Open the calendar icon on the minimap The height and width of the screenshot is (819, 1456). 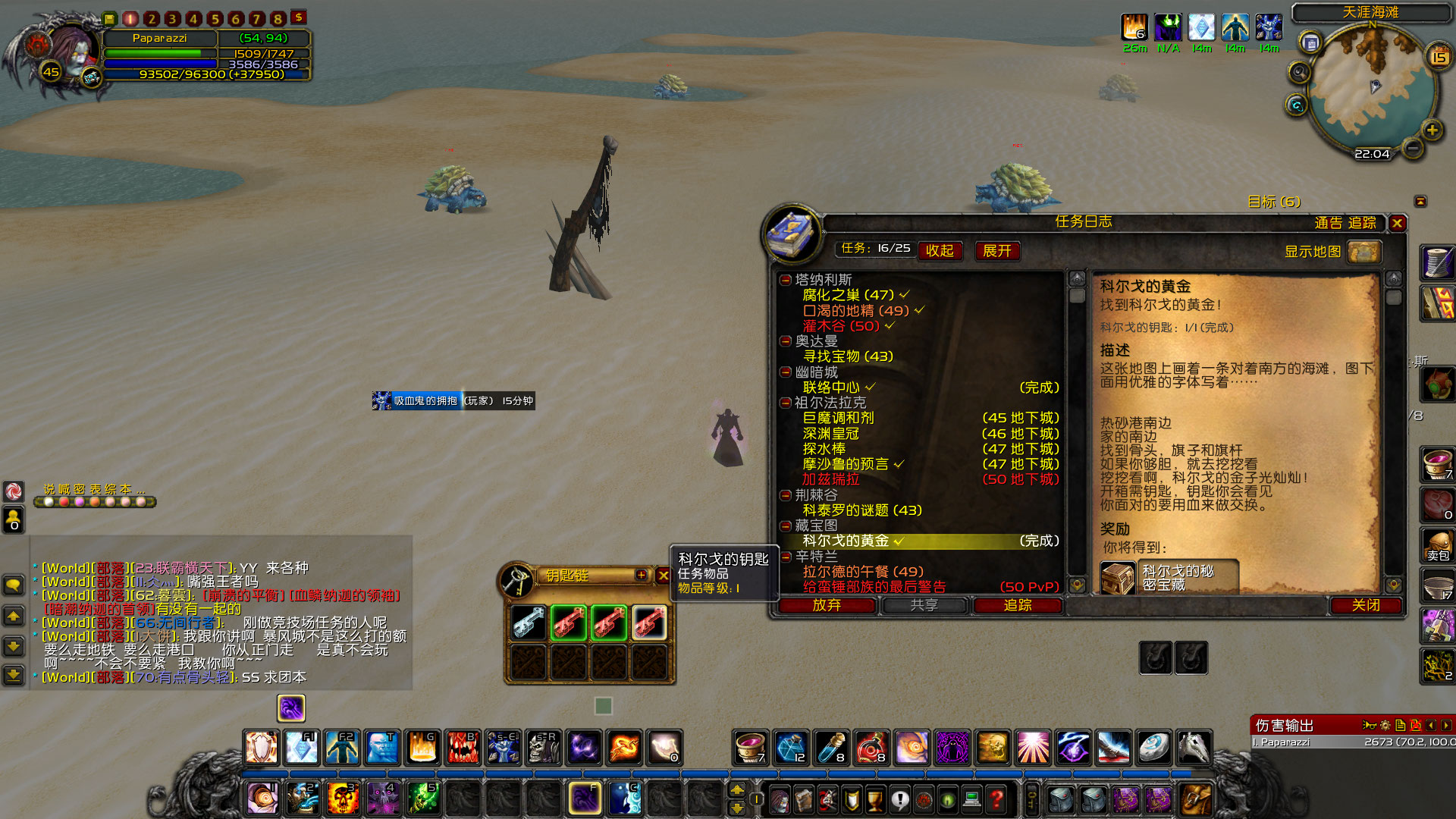1438,55
